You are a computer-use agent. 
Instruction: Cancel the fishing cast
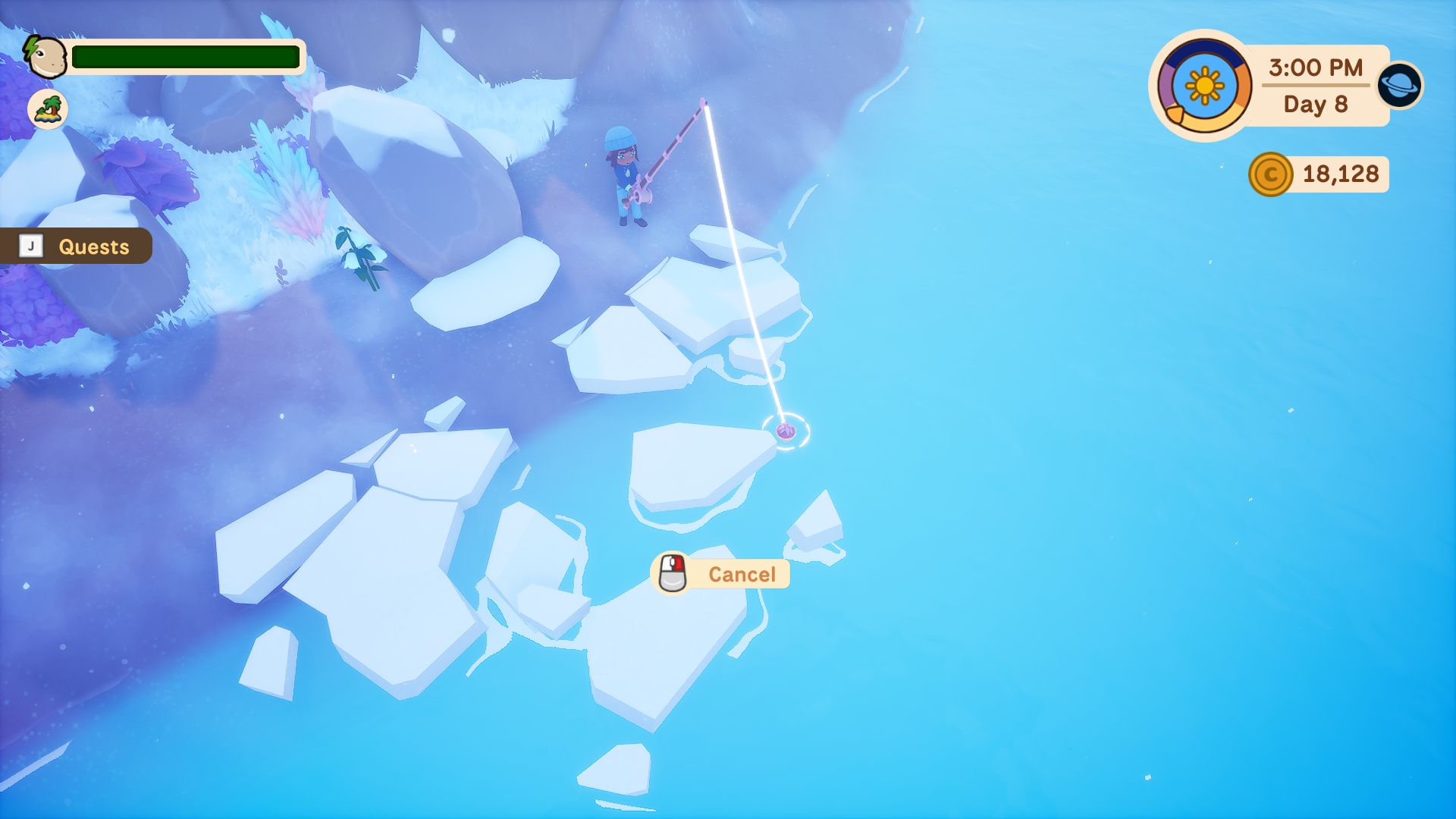point(722,574)
